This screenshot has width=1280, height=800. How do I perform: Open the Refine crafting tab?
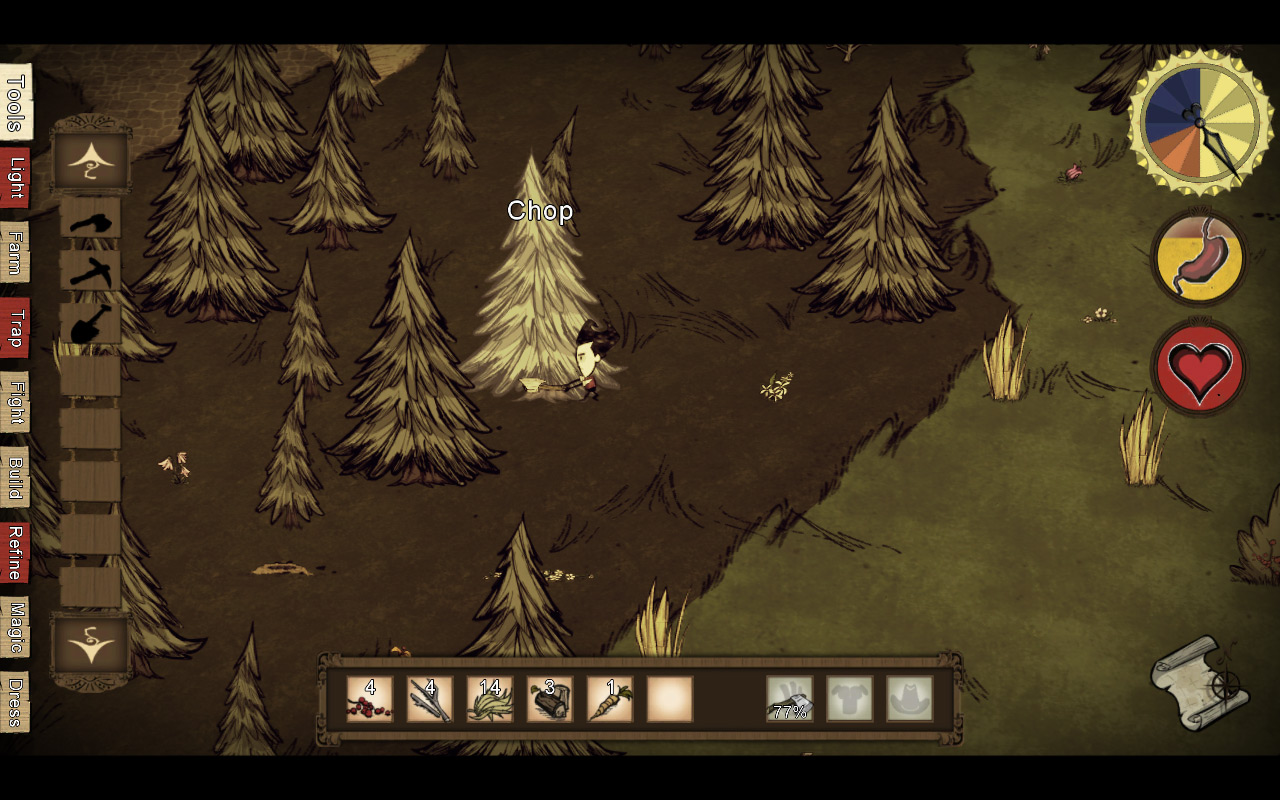click(x=15, y=552)
